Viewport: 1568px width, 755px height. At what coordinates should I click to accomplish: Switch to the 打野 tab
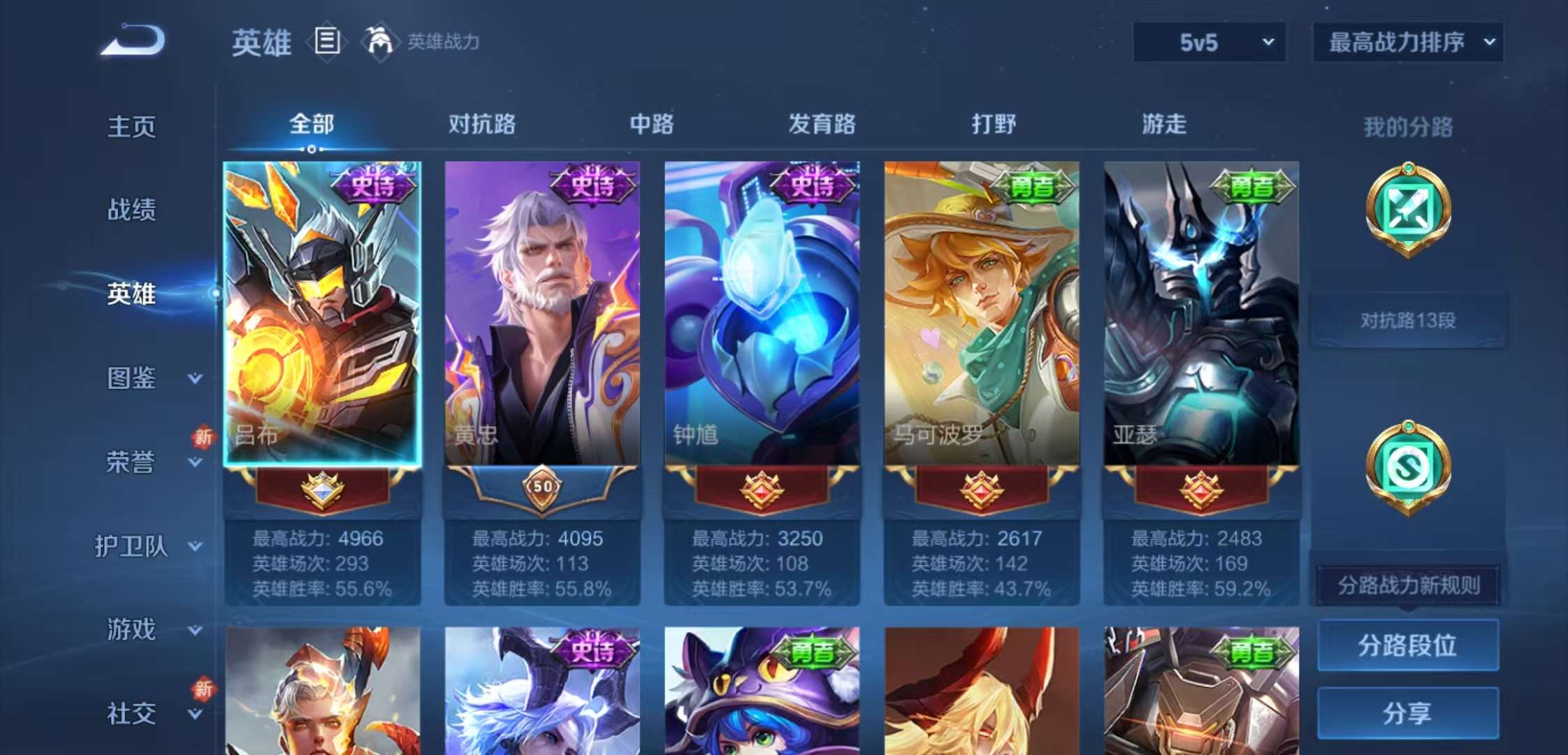993,124
